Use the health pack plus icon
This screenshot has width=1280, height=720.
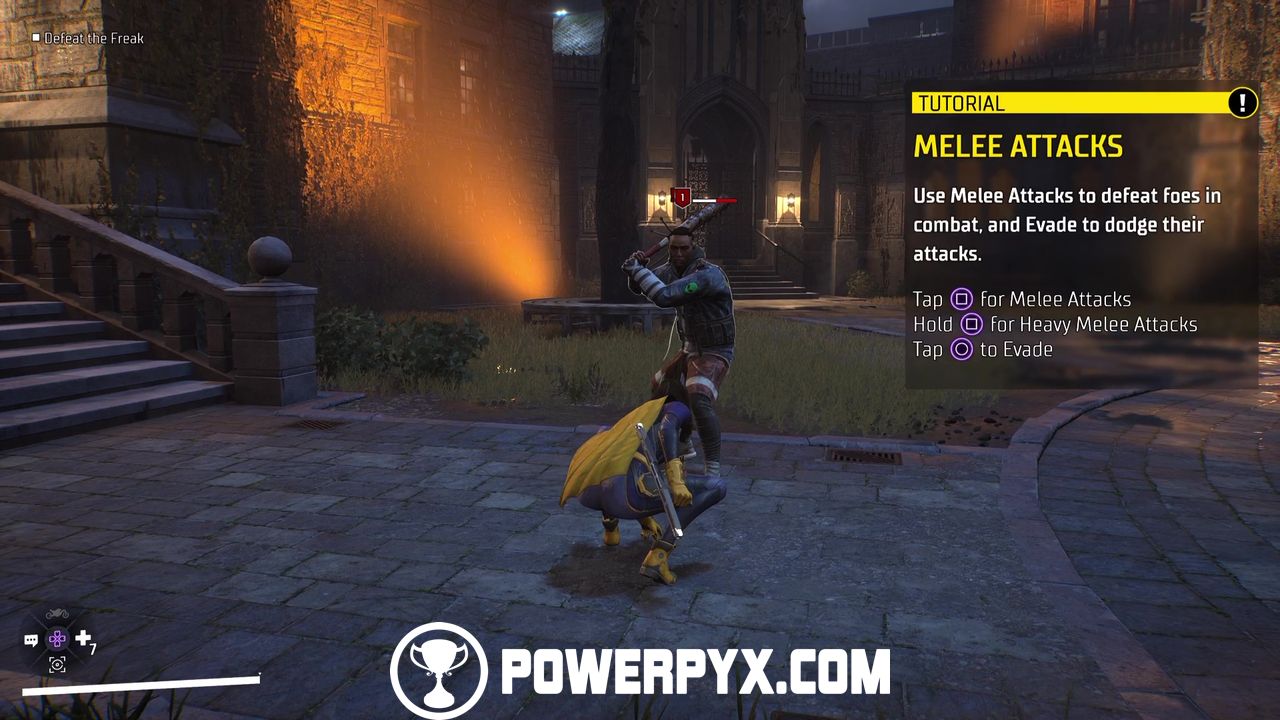(83, 638)
